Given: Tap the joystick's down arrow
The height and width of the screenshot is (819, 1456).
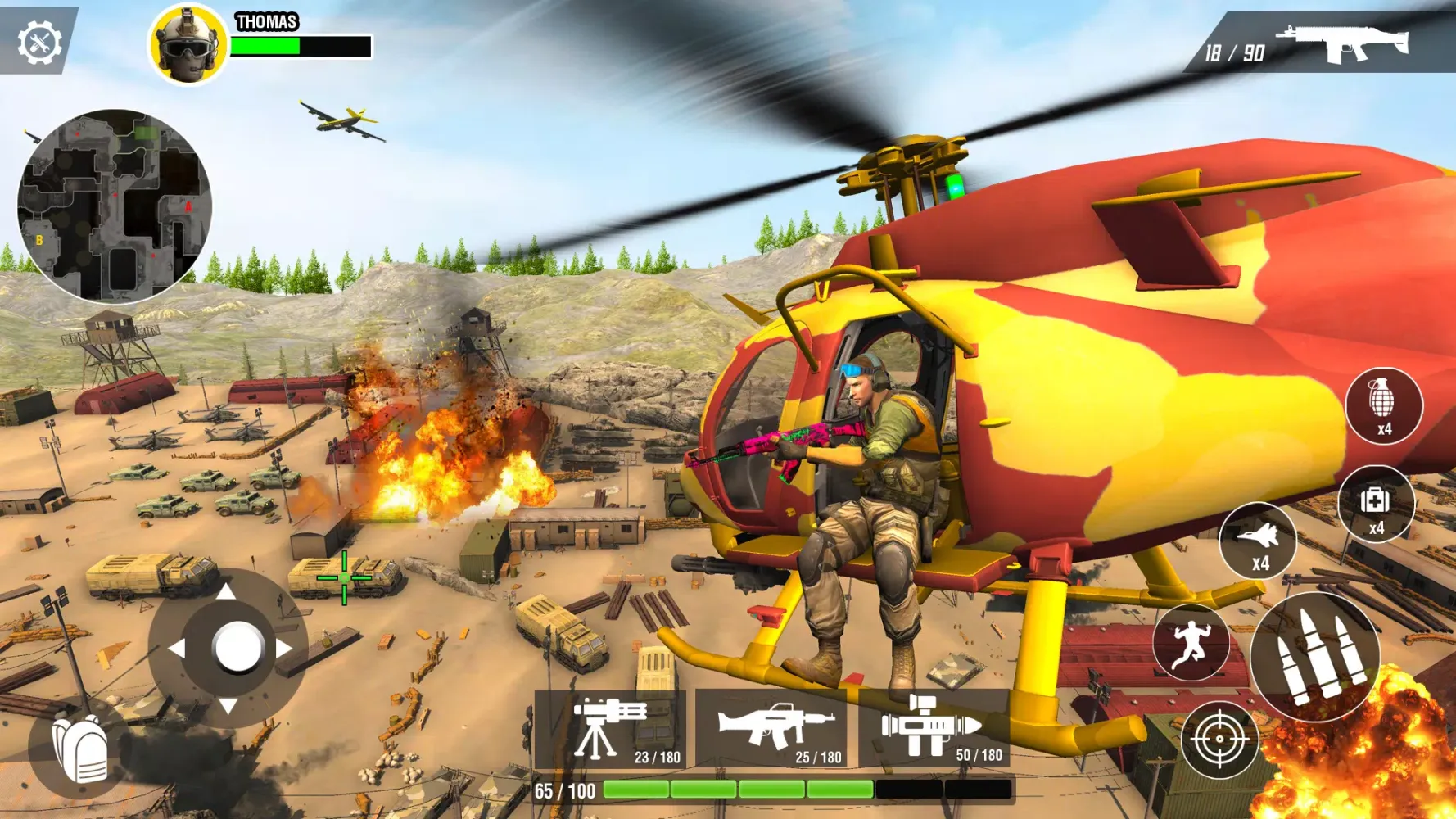Looking at the screenshot, I should click(228, 705).
